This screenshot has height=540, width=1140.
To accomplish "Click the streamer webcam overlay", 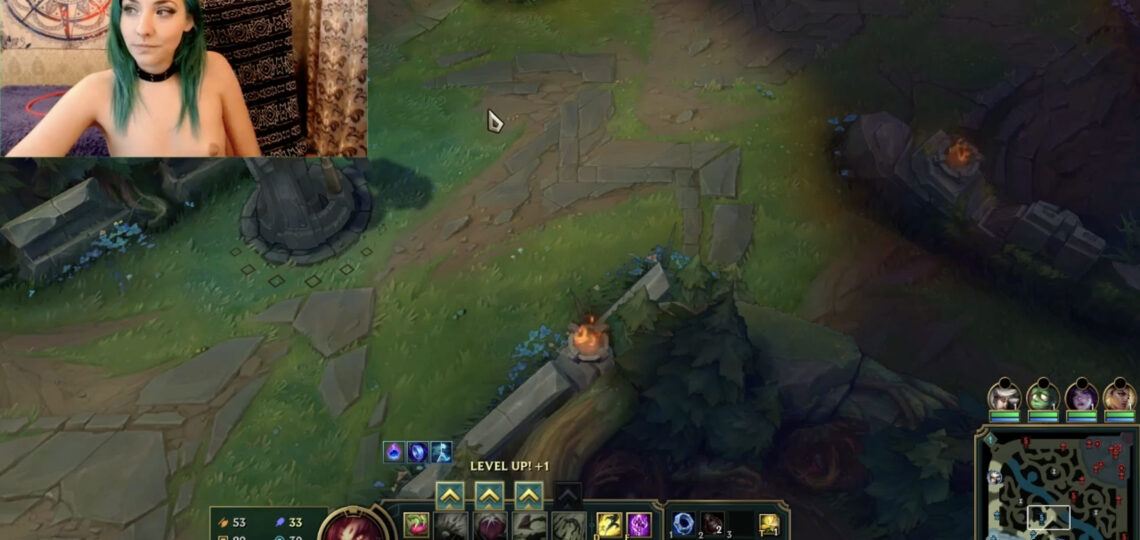I will (183, 78).
